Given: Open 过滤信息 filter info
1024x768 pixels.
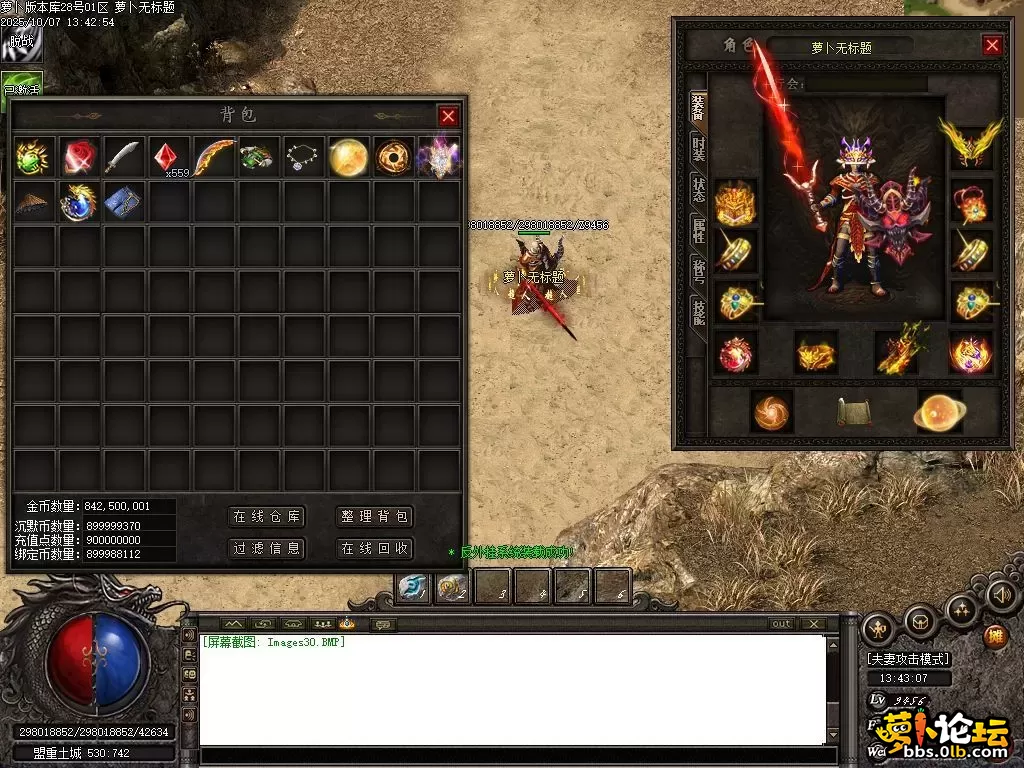Looking at the screenshot, I should coord(267,548).
